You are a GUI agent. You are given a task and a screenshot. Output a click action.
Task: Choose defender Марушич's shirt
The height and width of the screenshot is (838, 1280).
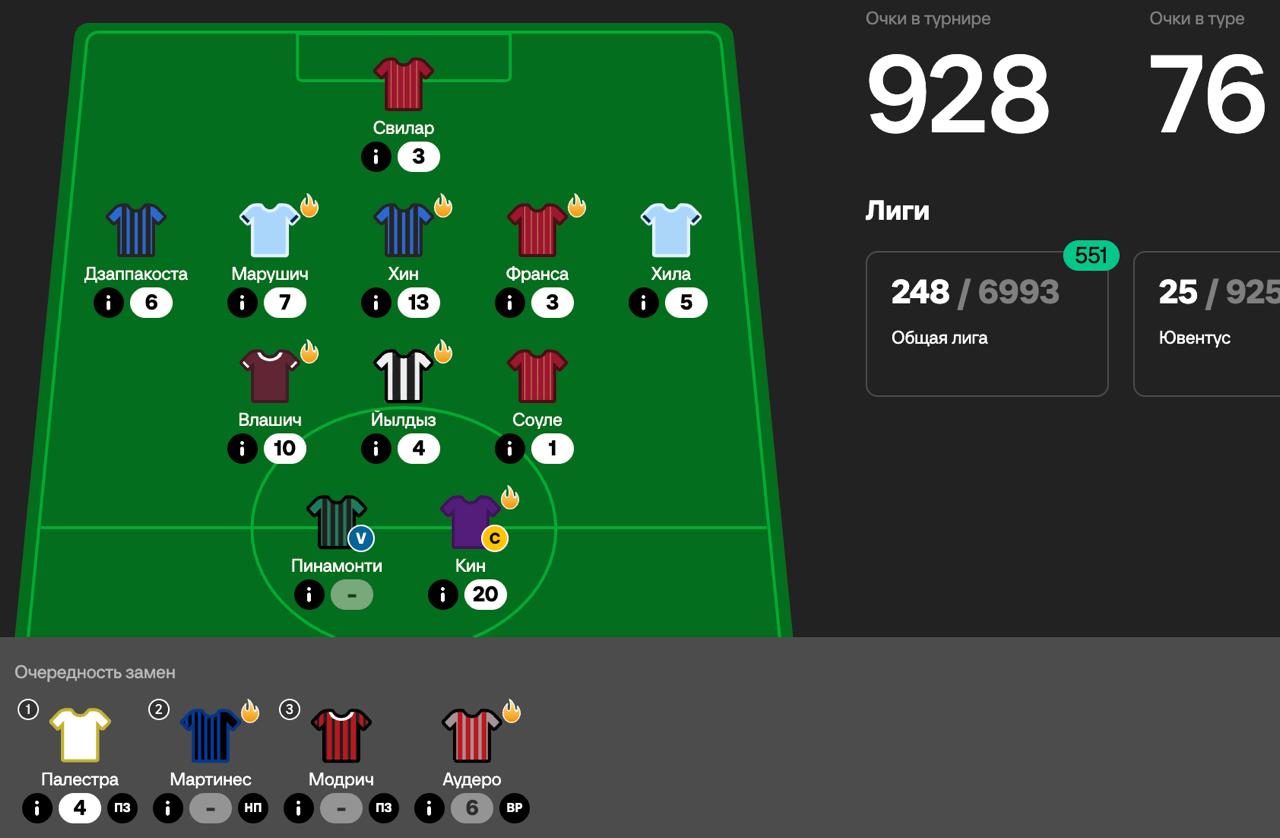(270, 229)
